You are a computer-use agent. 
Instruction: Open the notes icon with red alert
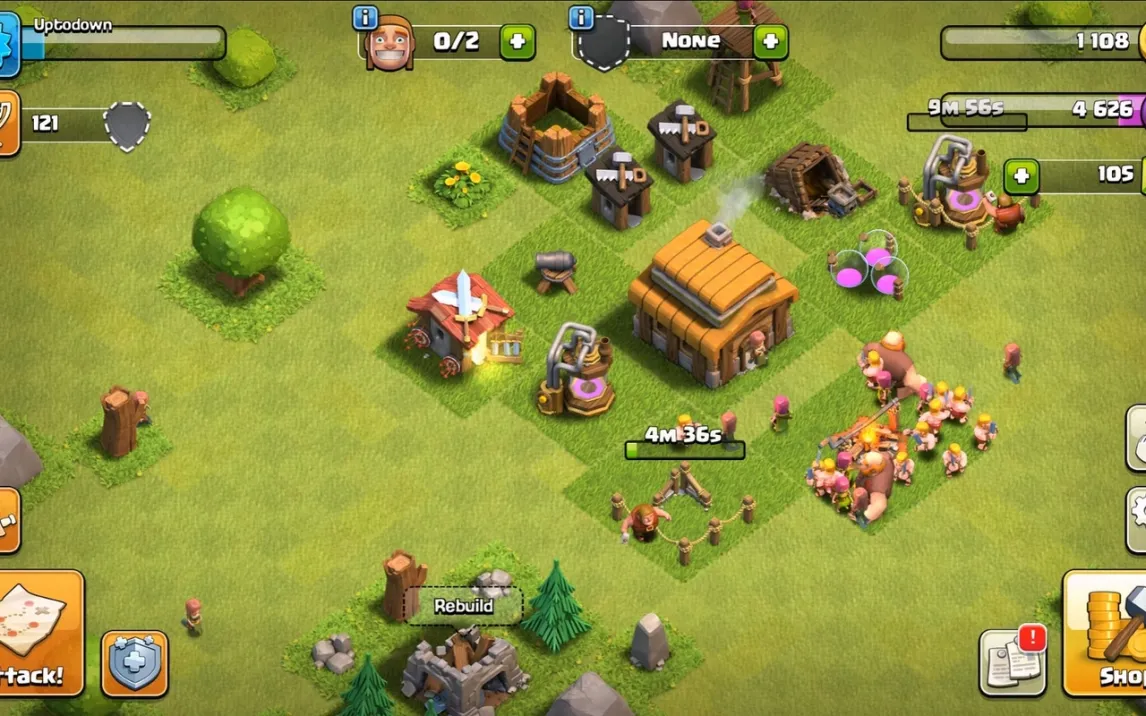[1013, 662]
